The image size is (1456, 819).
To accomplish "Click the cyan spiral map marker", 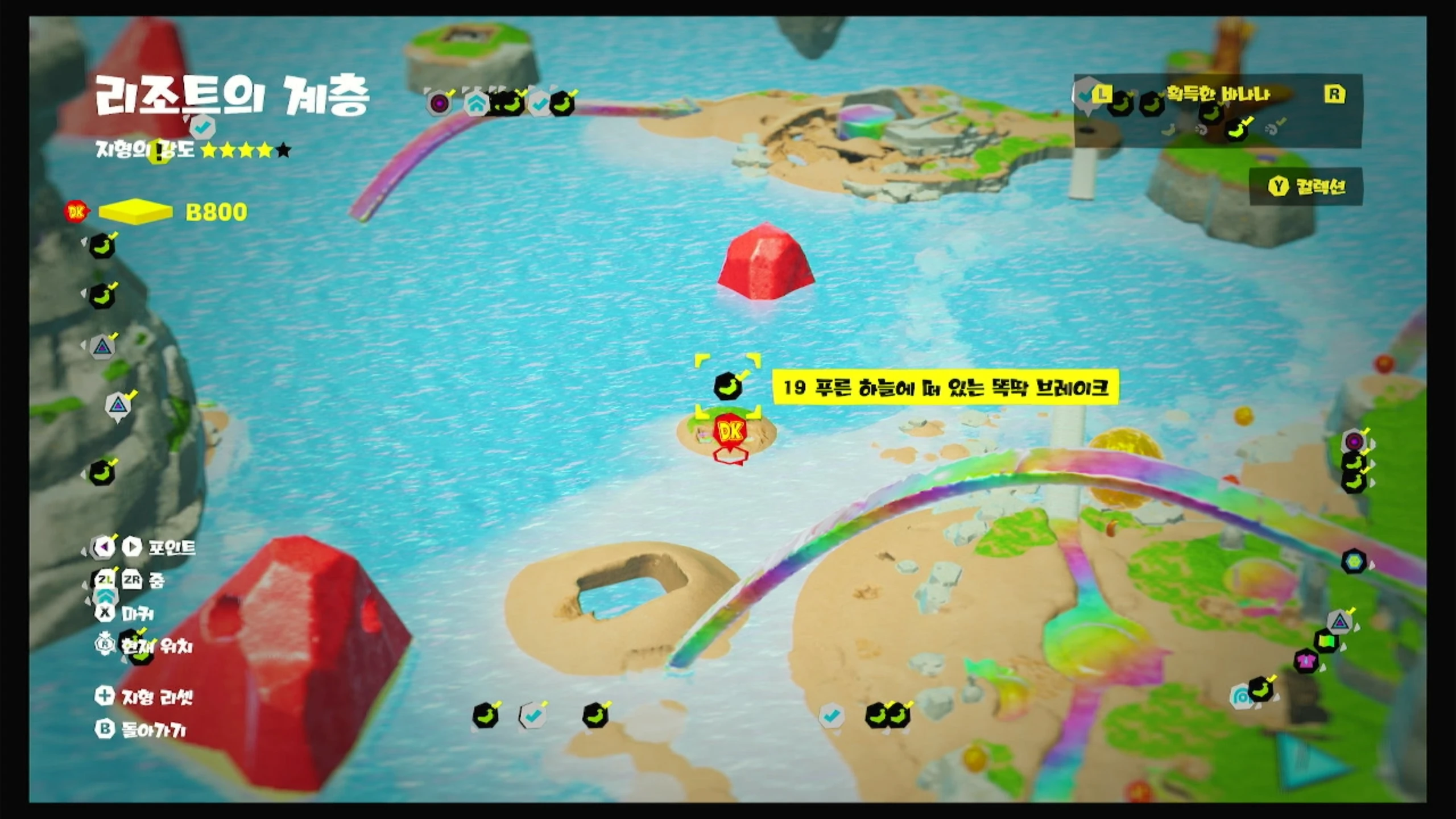I will (1240, 696).
